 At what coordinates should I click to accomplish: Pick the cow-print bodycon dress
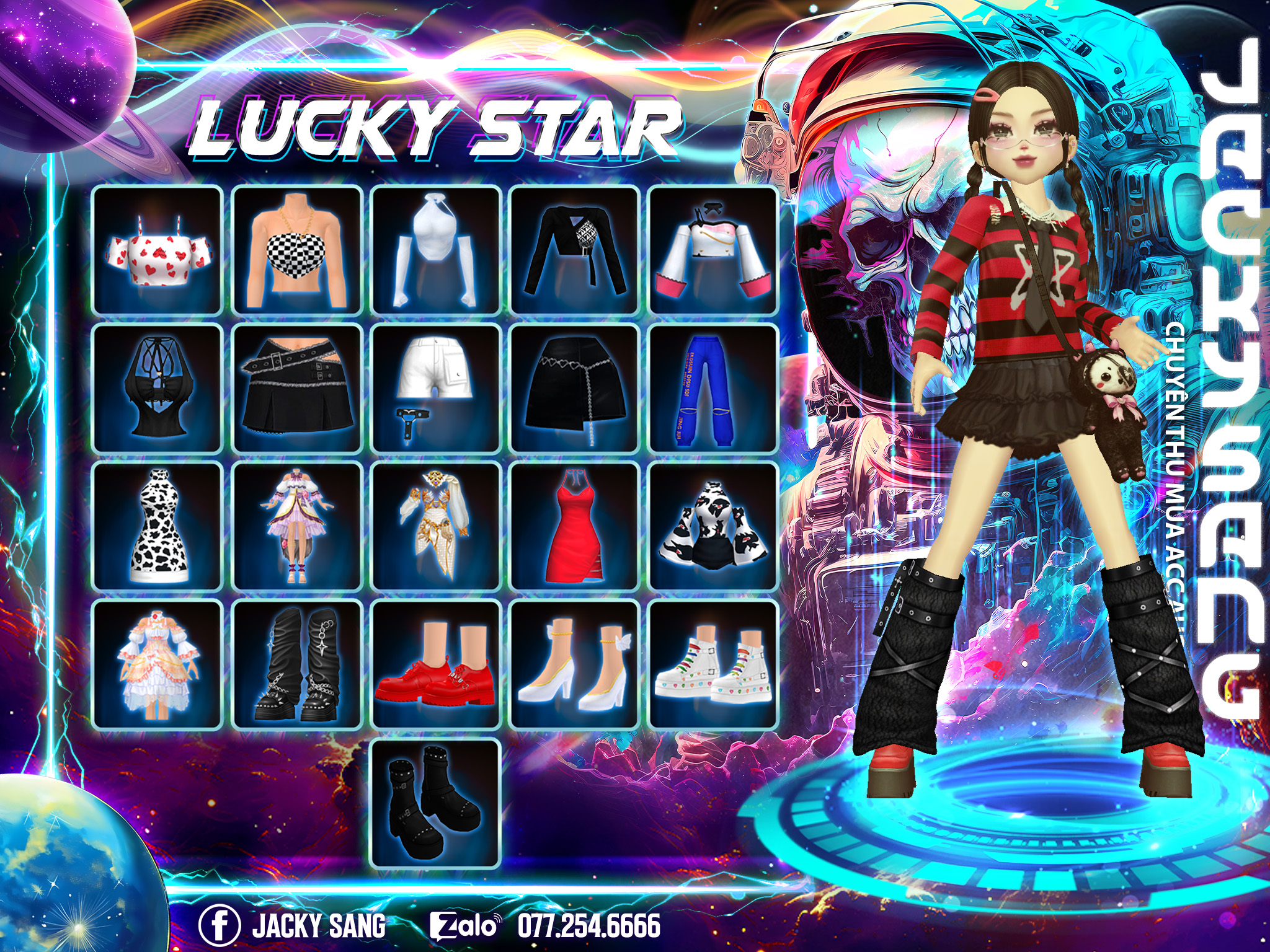coord(158,526)
